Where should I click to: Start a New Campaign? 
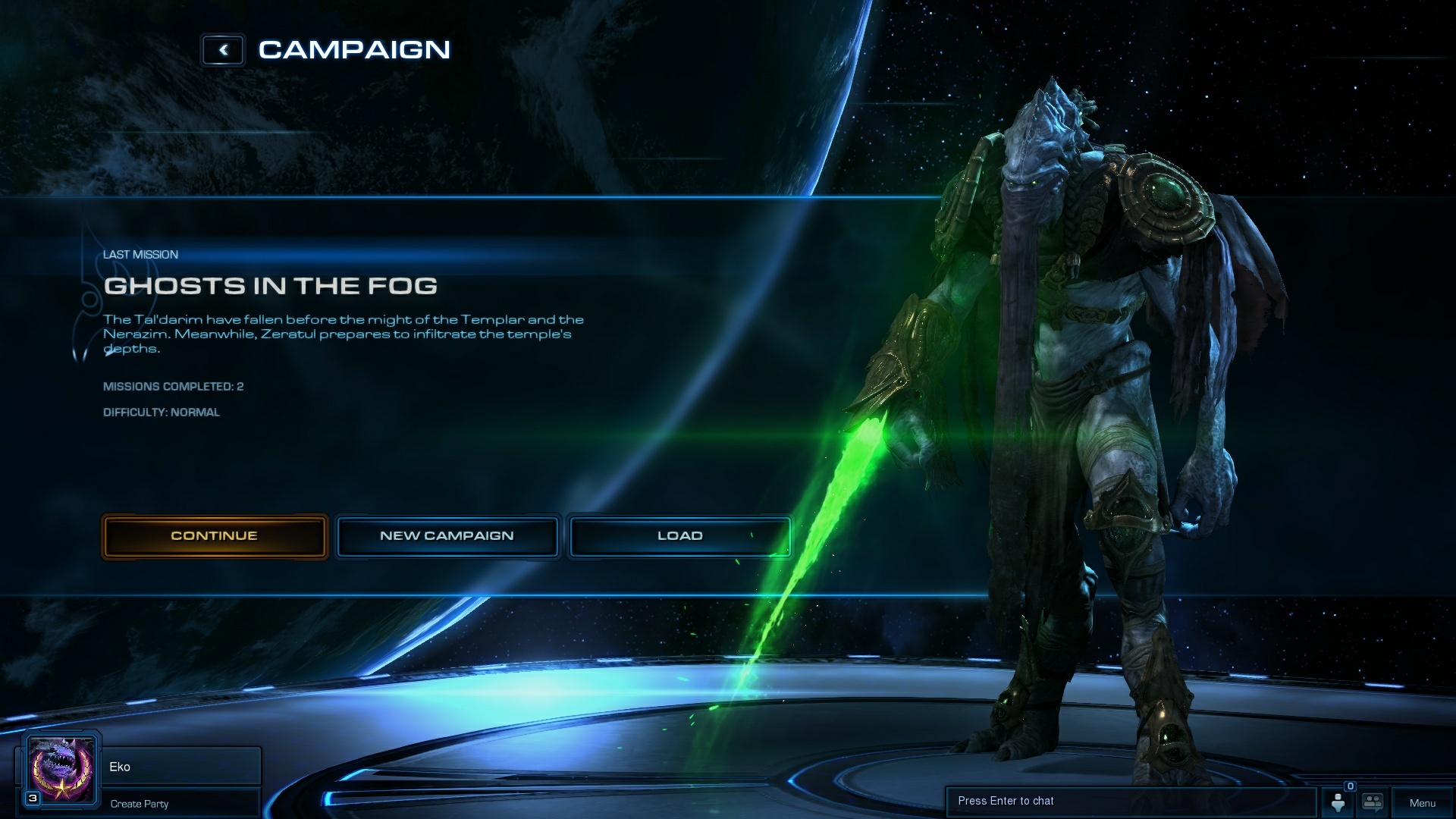click(447, 536)
